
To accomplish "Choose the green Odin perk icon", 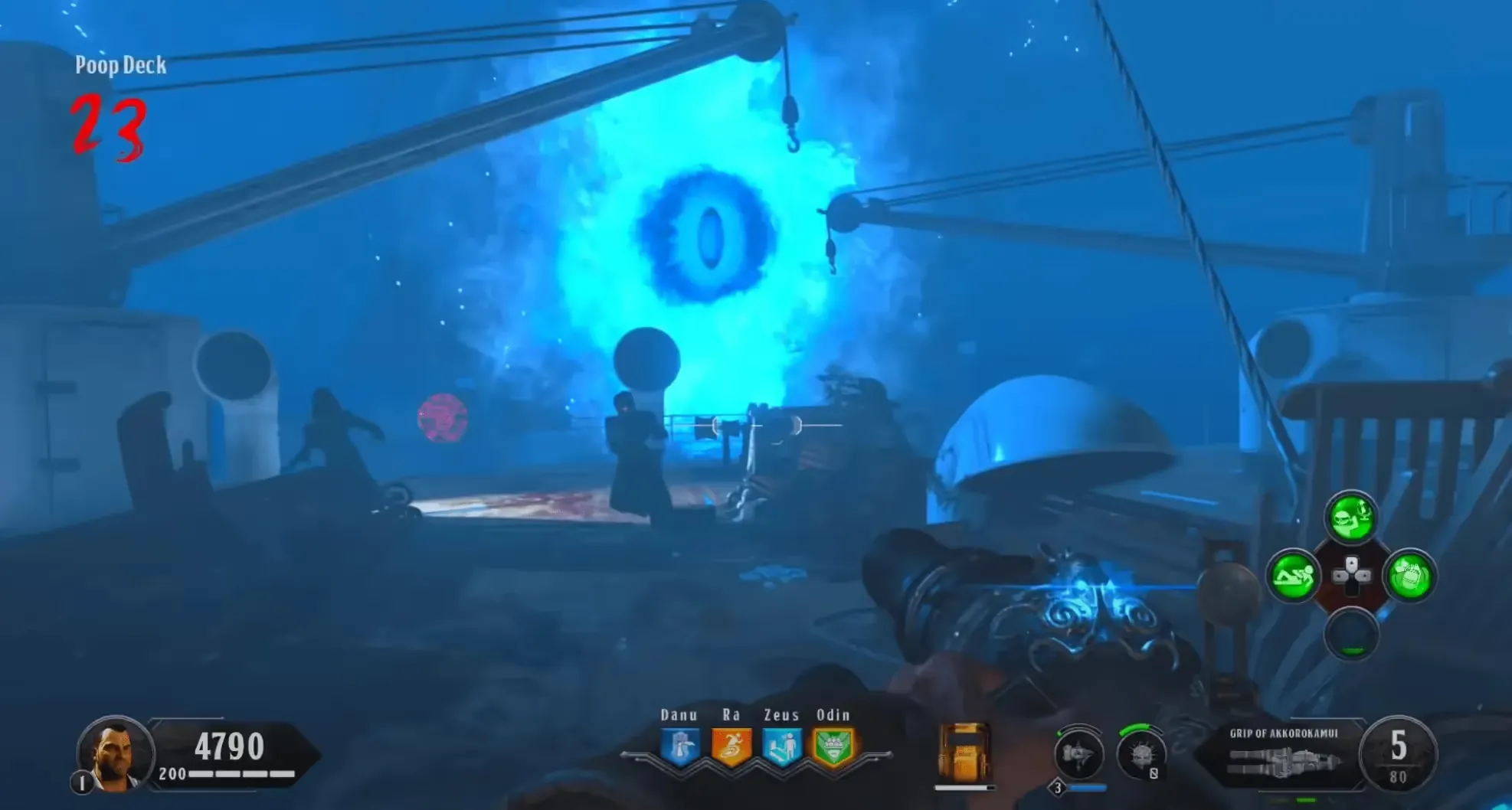I will pyautogui.click(x=833, y=746).
